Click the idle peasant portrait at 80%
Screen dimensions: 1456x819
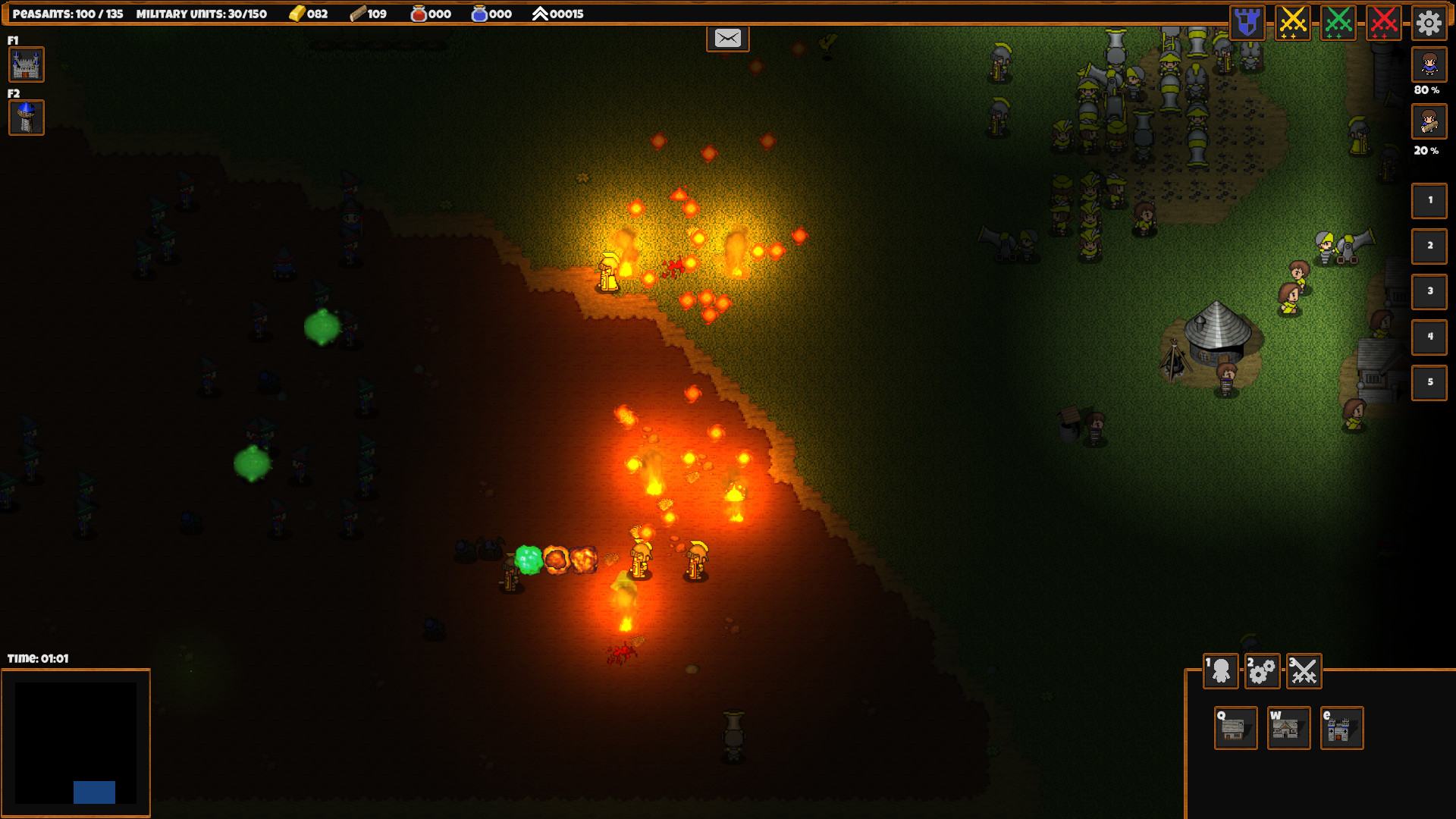pos(1429,65)
